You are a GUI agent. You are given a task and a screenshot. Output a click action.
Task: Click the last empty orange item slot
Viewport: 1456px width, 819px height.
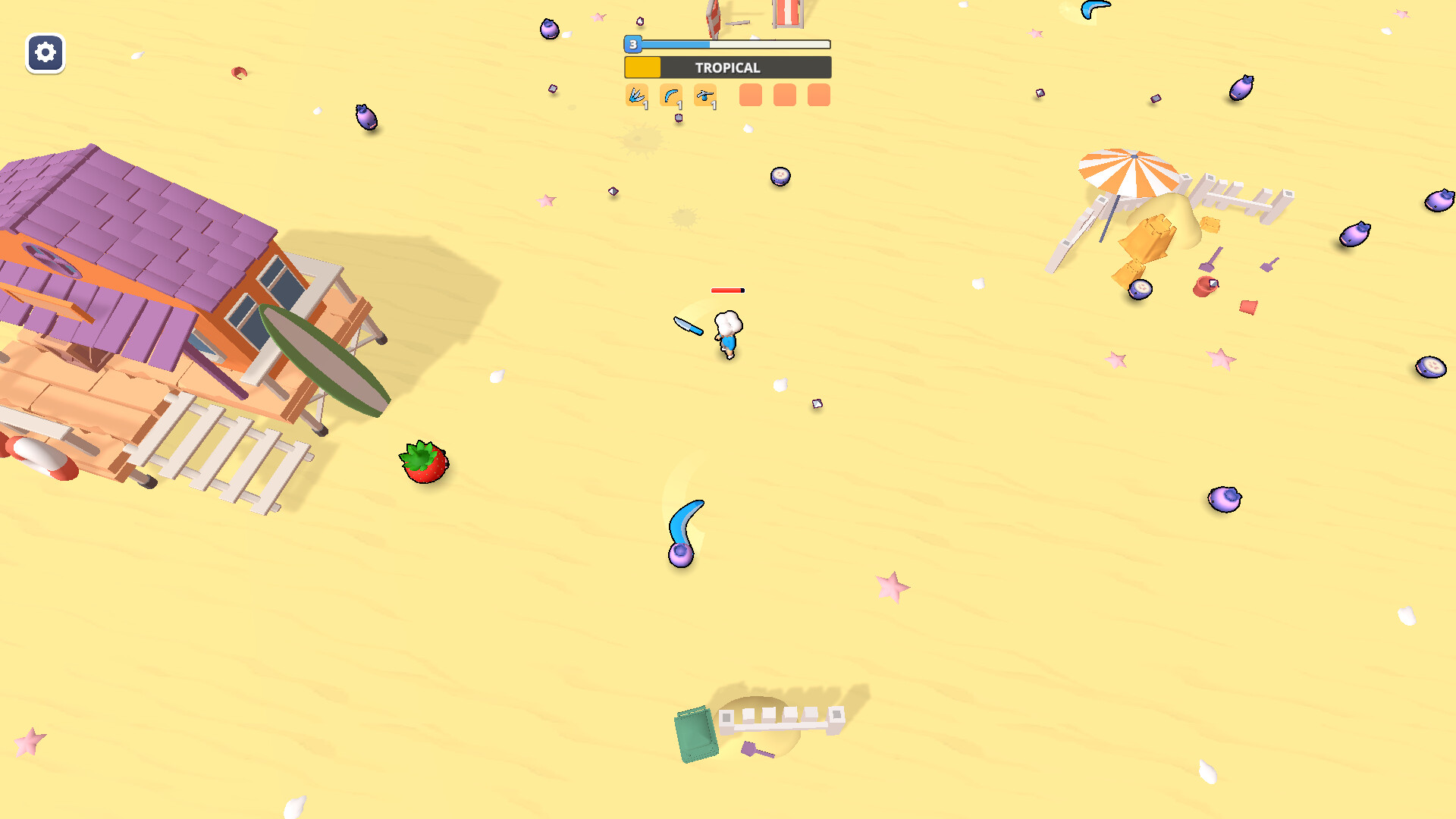818,96
